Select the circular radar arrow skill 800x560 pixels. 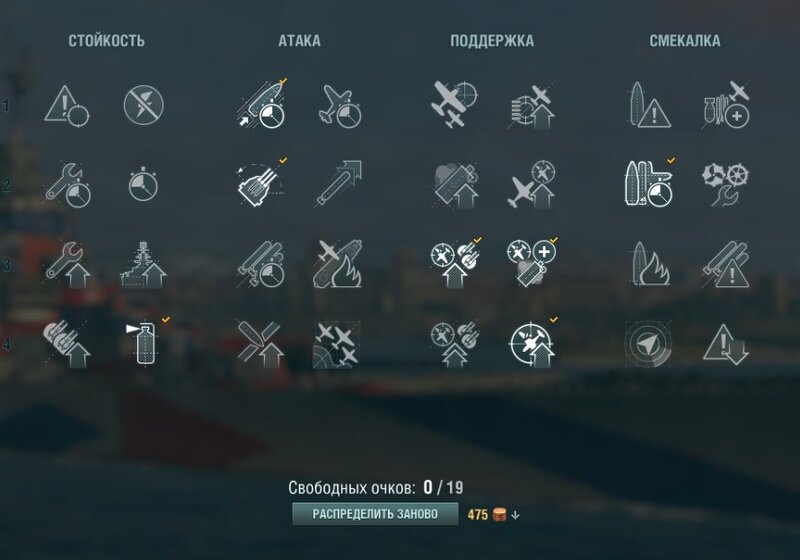pyautogui.click(x=646, y=342)
